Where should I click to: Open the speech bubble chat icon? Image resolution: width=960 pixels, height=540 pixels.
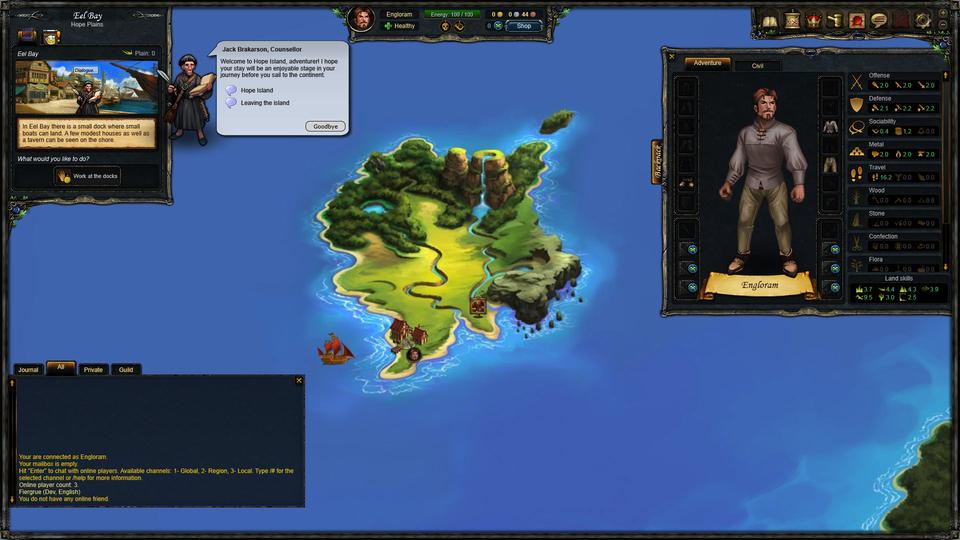coord(878,20)
